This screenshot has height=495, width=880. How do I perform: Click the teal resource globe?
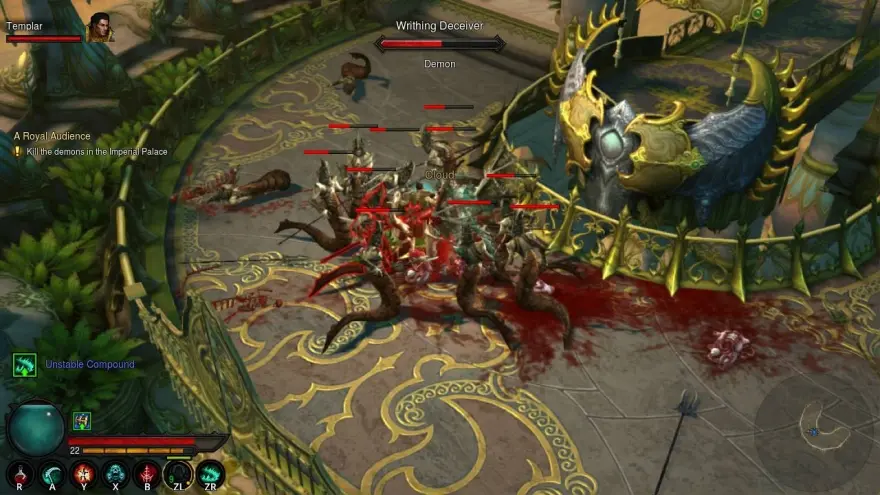tap(36, 428)
